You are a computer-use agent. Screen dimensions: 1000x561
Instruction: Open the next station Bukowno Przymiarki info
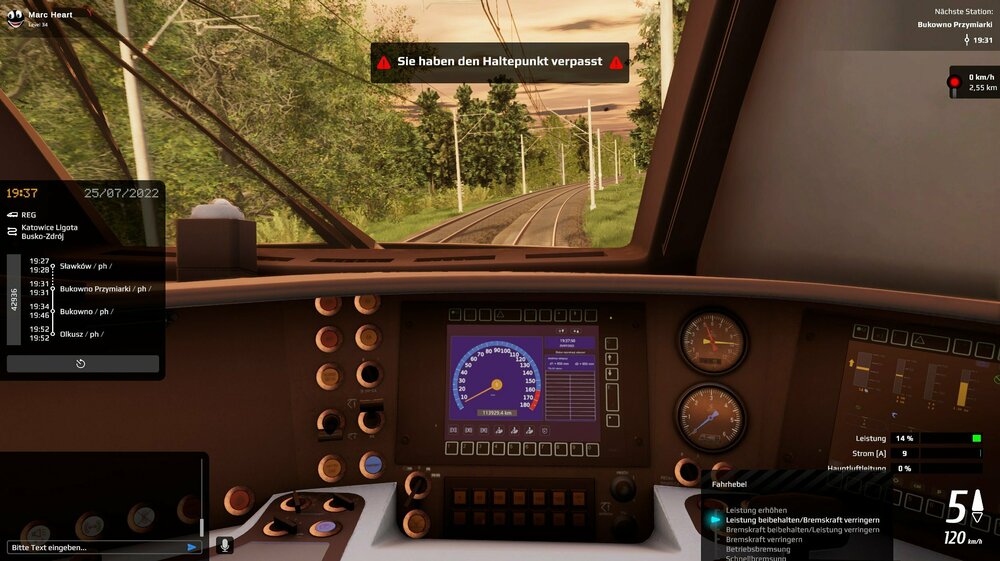tap(955, 25)
